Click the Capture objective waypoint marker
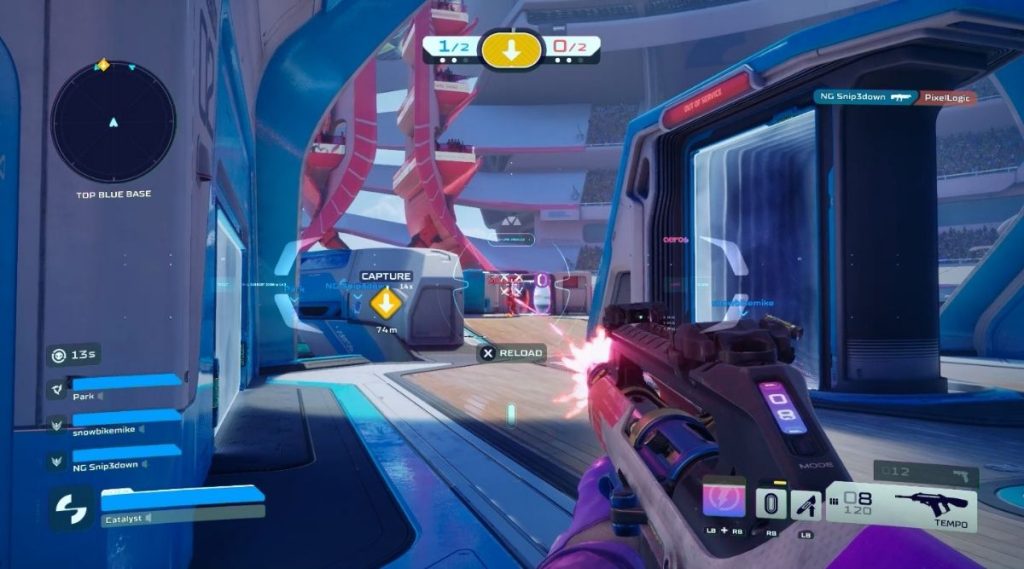Viewport: 1024px width, 569px height. pyautogui.click(x=385, y=301)
